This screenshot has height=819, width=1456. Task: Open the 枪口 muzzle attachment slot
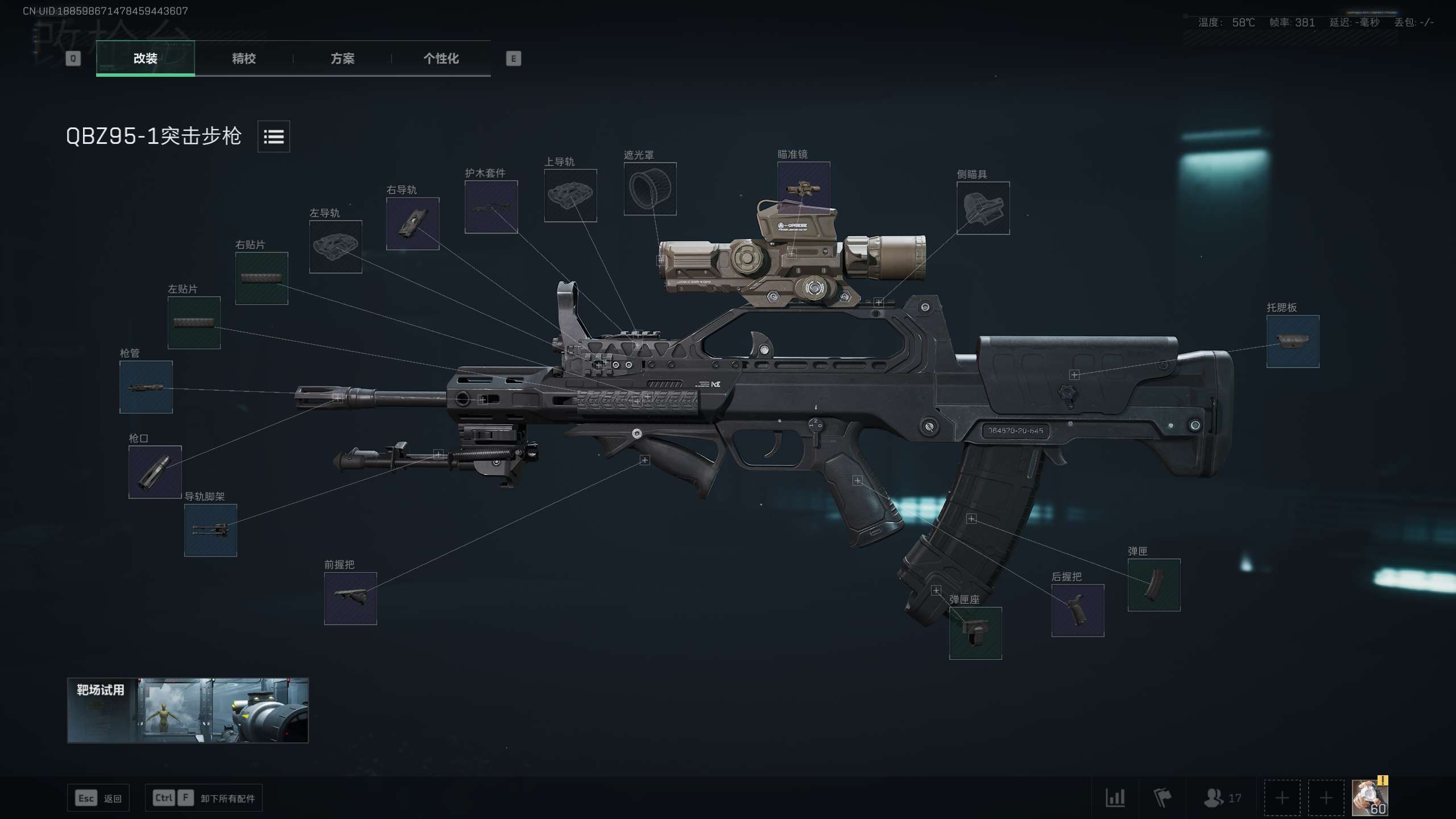tap(155, 472)
